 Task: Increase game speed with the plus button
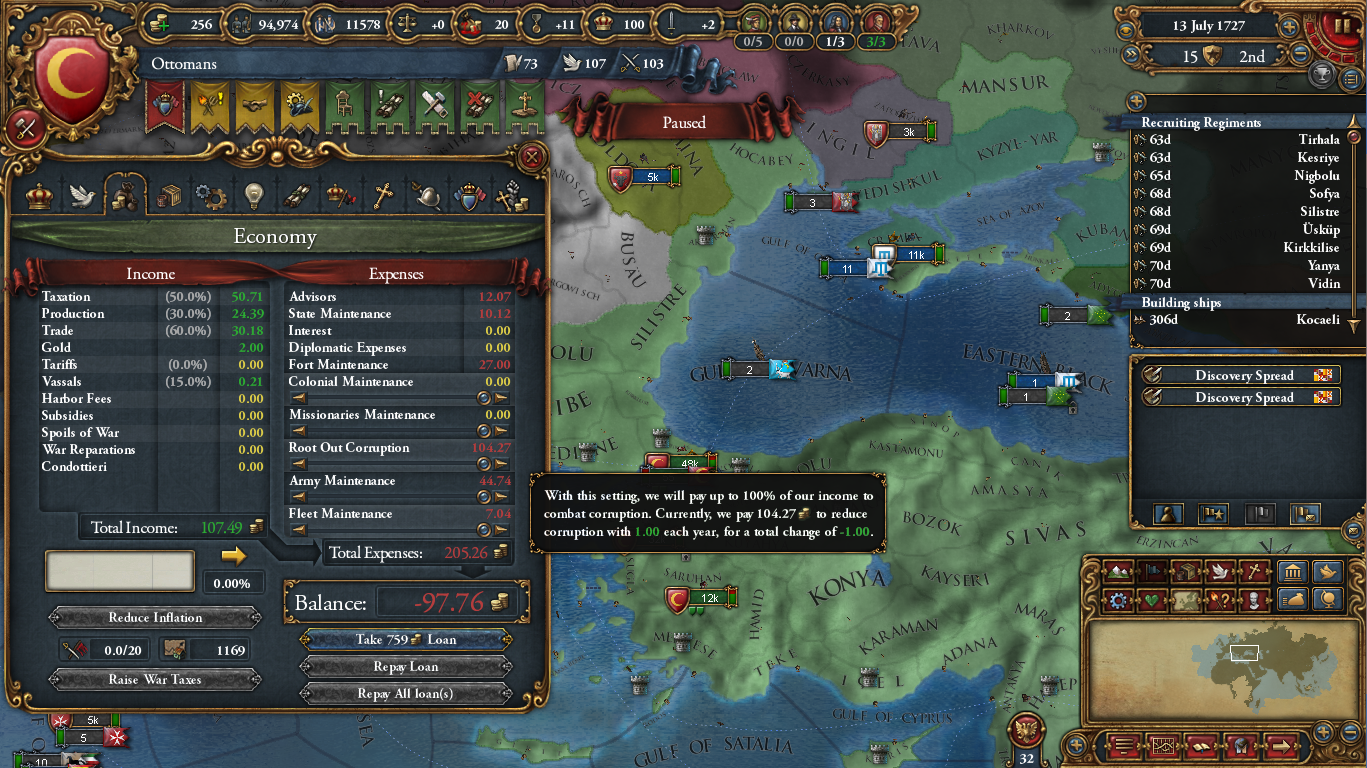tap(1290, 27)
